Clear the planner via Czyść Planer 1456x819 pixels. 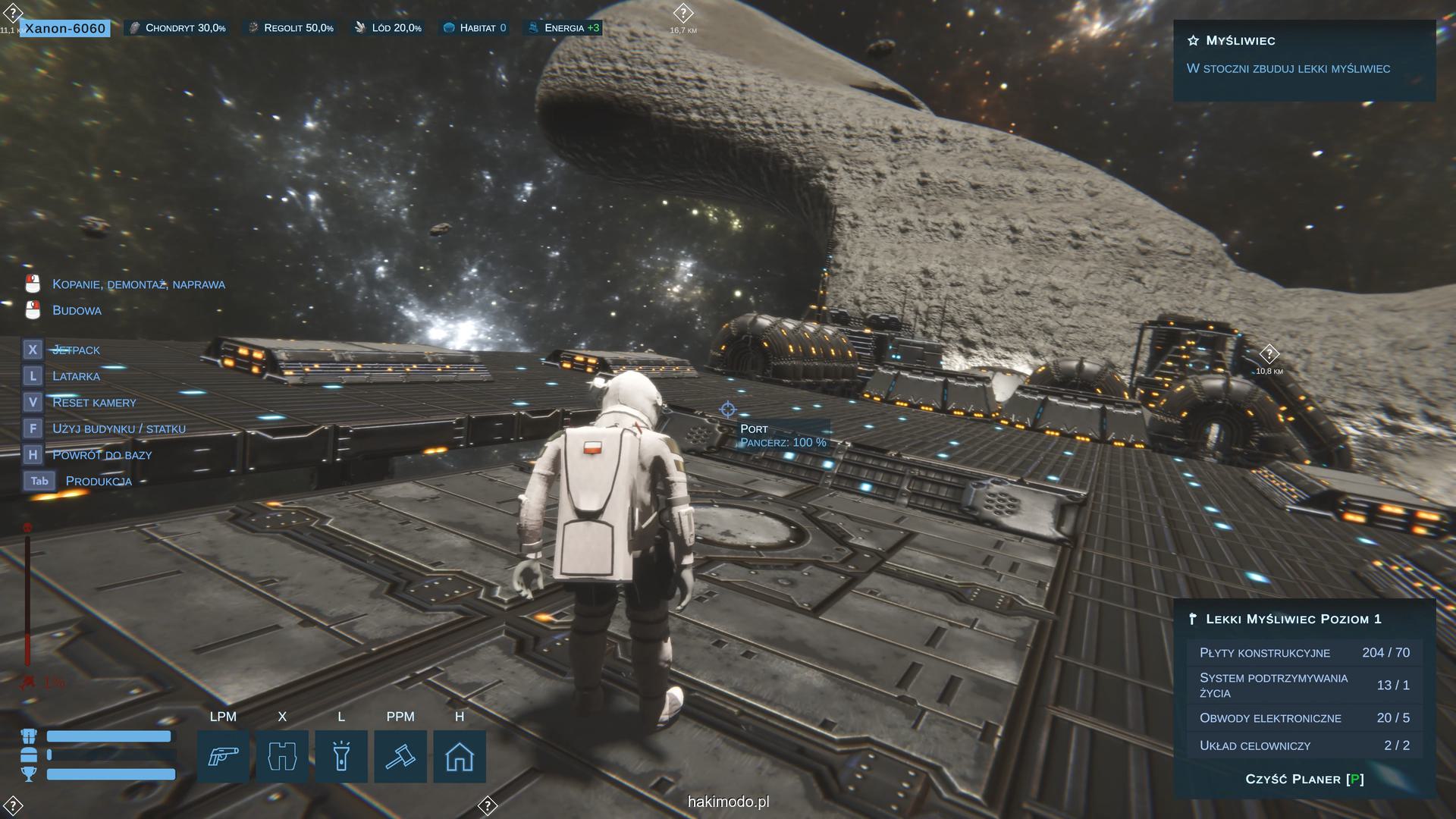(1304, 779)
